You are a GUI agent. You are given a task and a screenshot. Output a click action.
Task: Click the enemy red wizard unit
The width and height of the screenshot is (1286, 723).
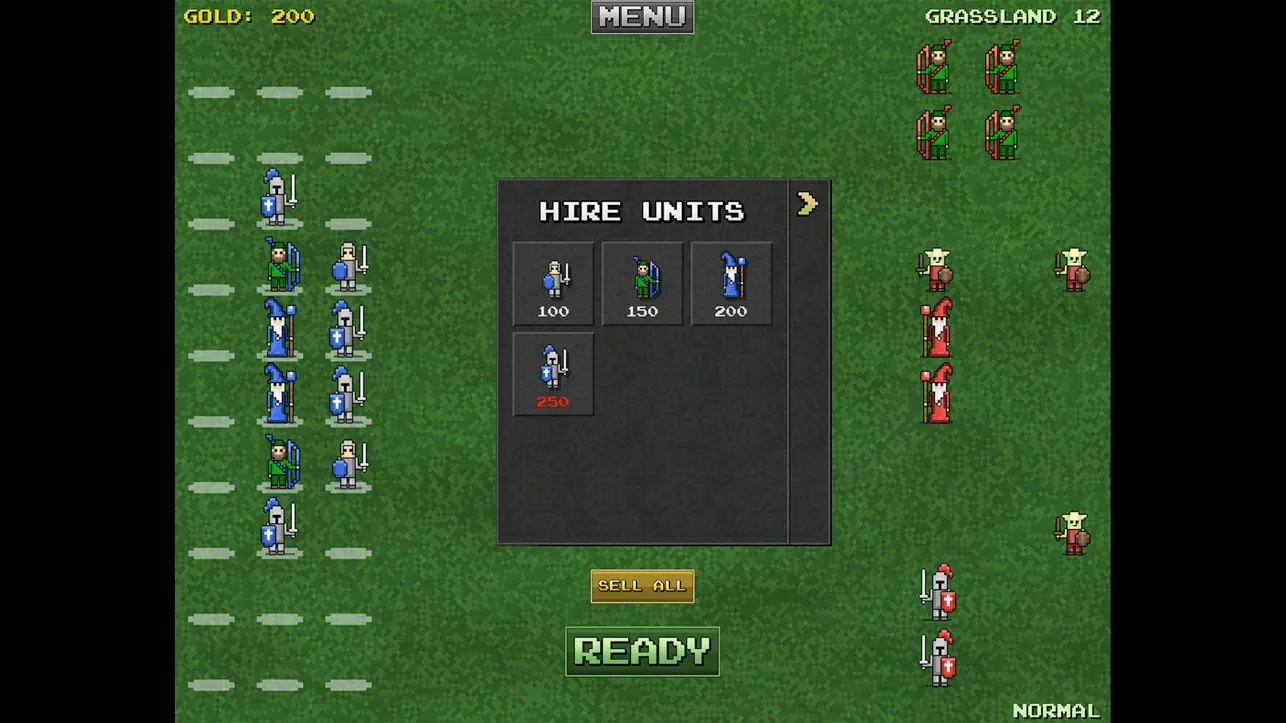934,330
